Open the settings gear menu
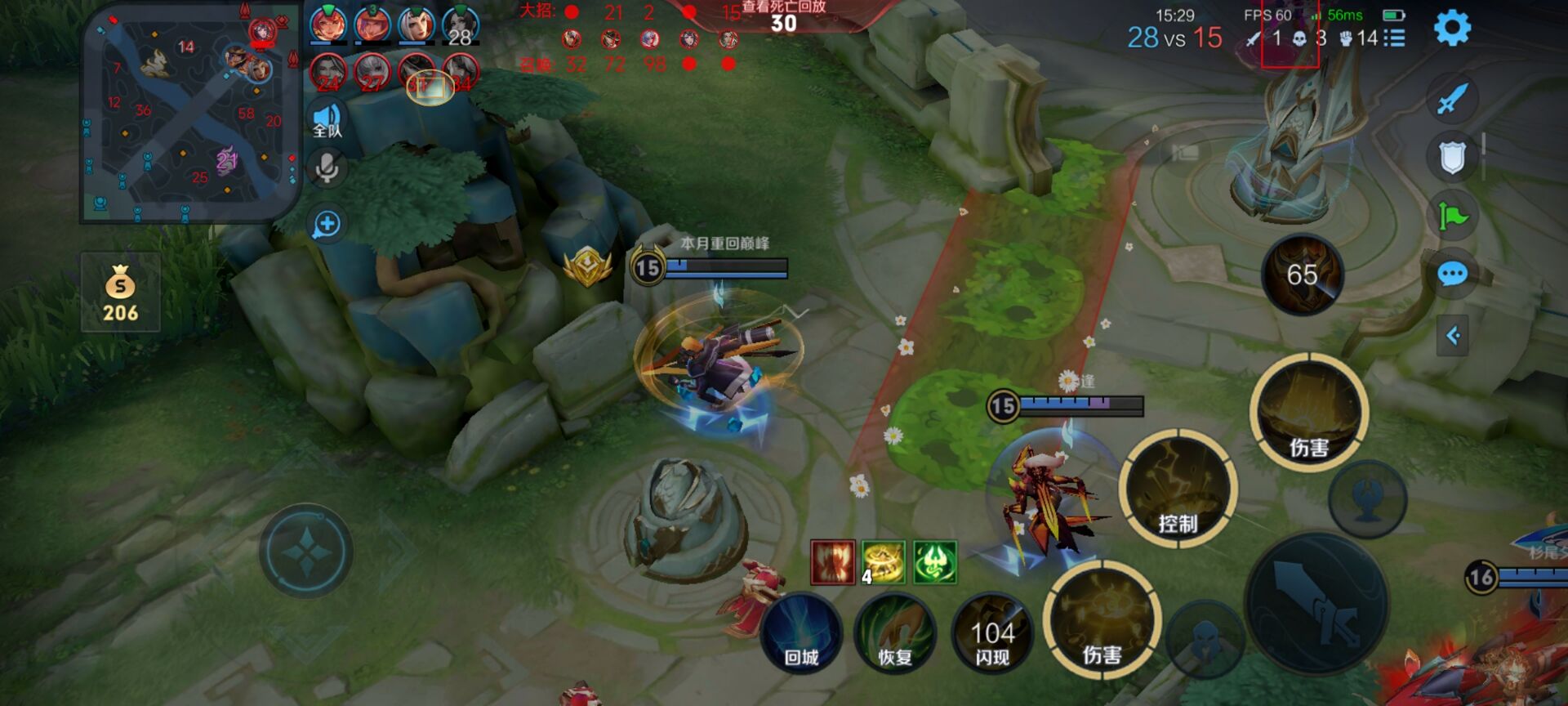 click(x=1452, y=29)
